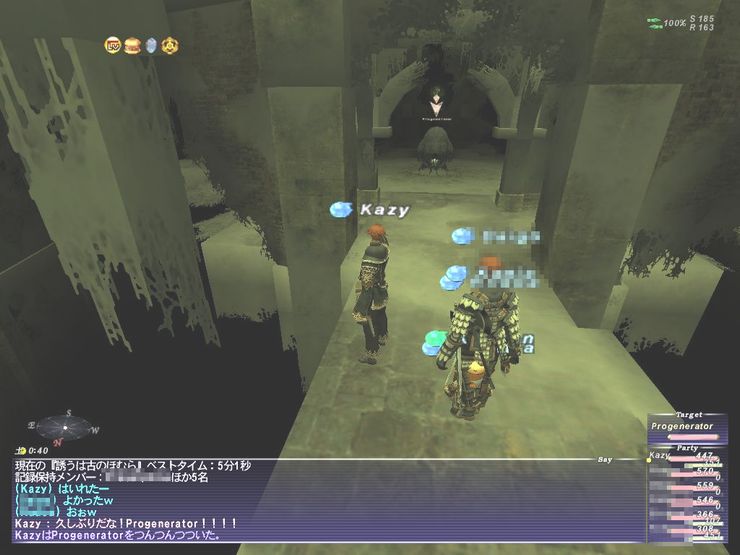740x555 pixels.
Task: Inspect the golden signet status icon
Action: pyautogui.click(x=170, y=45)
